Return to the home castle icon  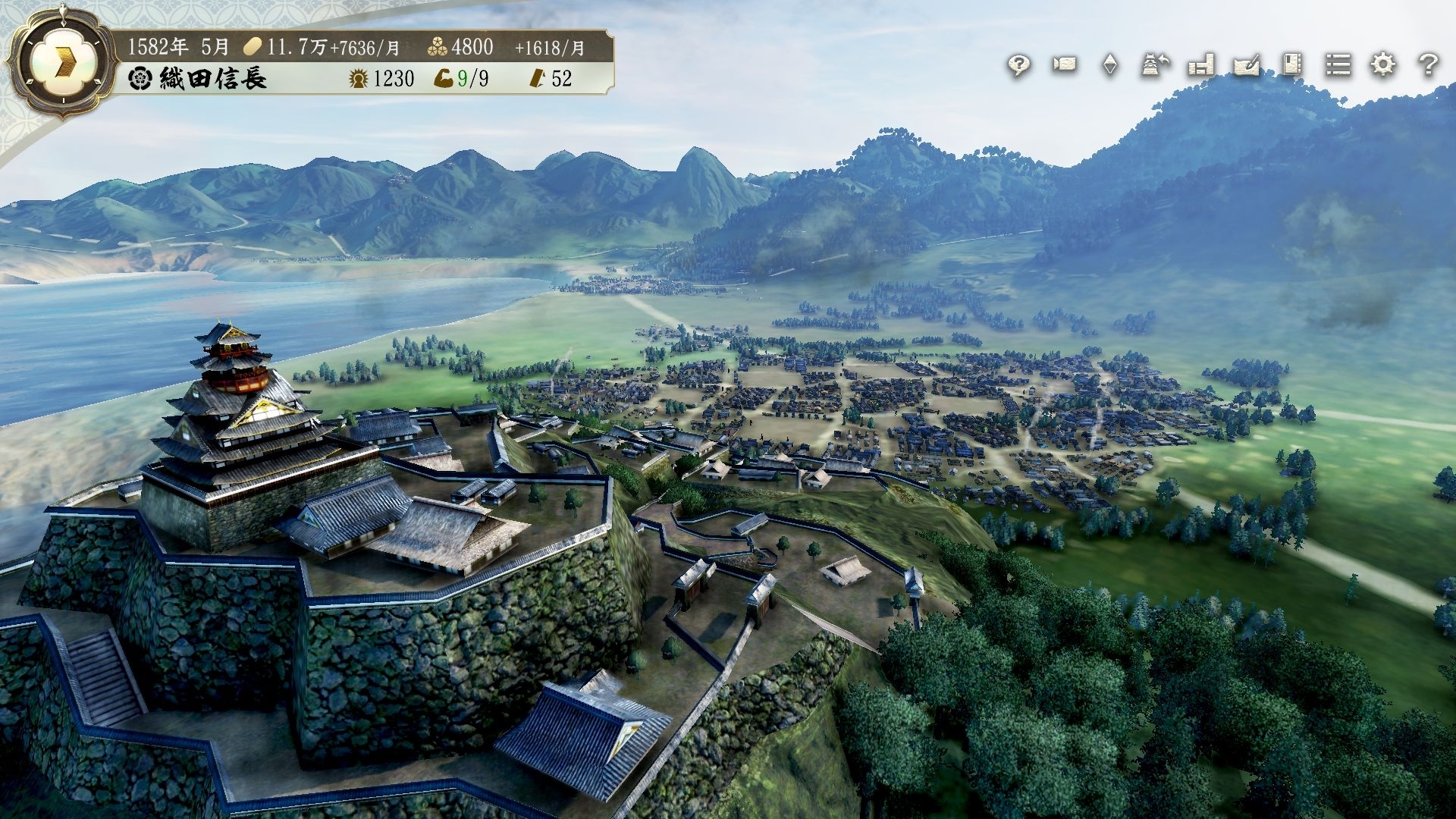point(1156,65)
